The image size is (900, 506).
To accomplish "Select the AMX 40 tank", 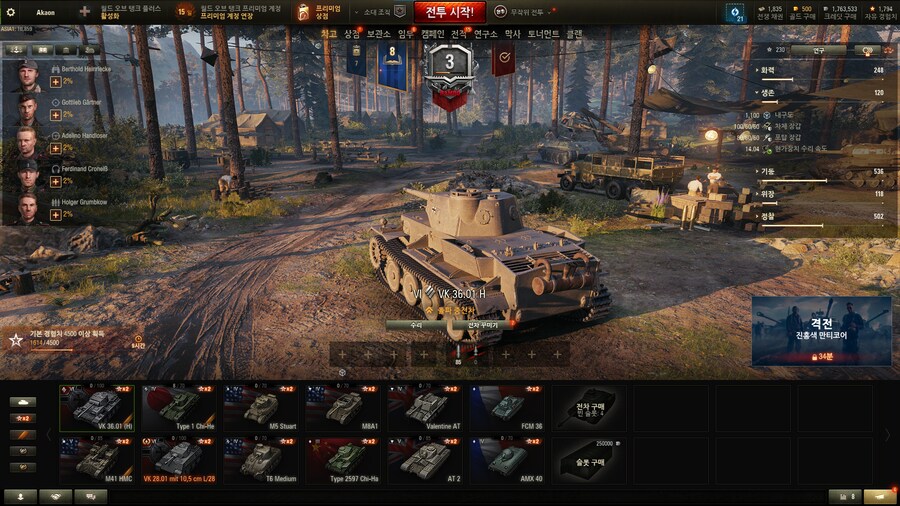I will coord(507,461).
